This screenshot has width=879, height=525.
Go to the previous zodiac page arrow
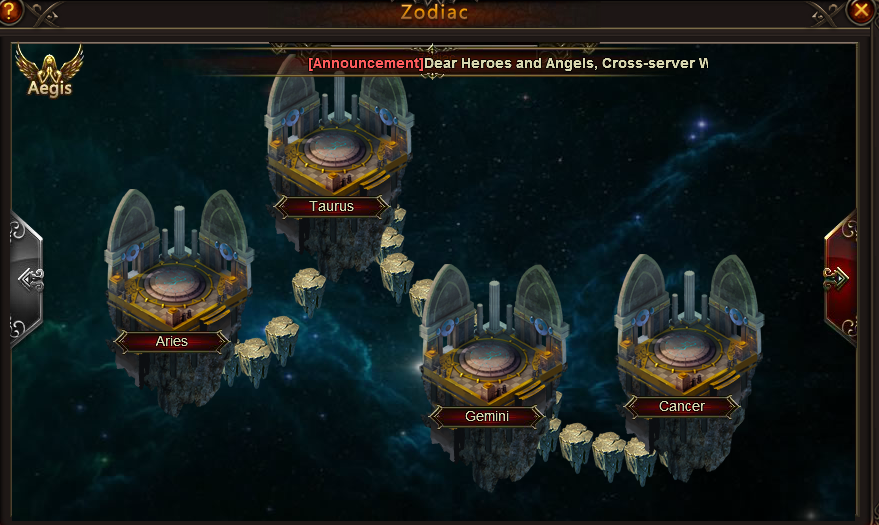tap(27, 277)
